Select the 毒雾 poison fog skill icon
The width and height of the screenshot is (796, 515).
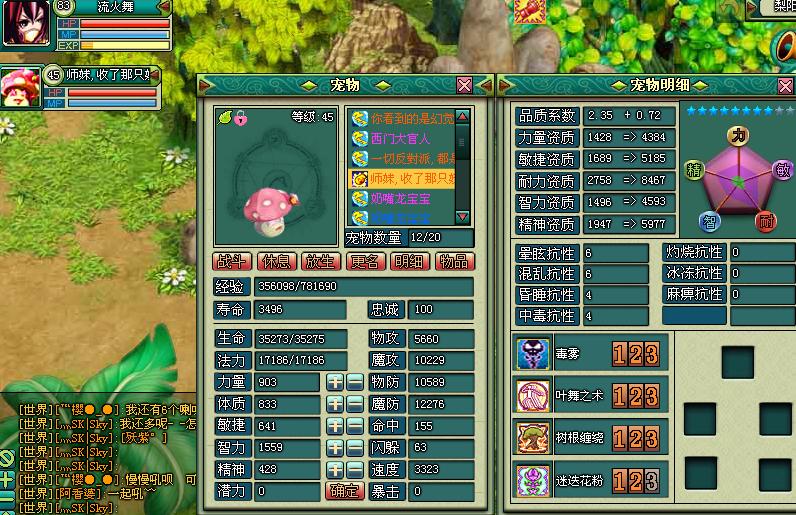coord(533,354)
